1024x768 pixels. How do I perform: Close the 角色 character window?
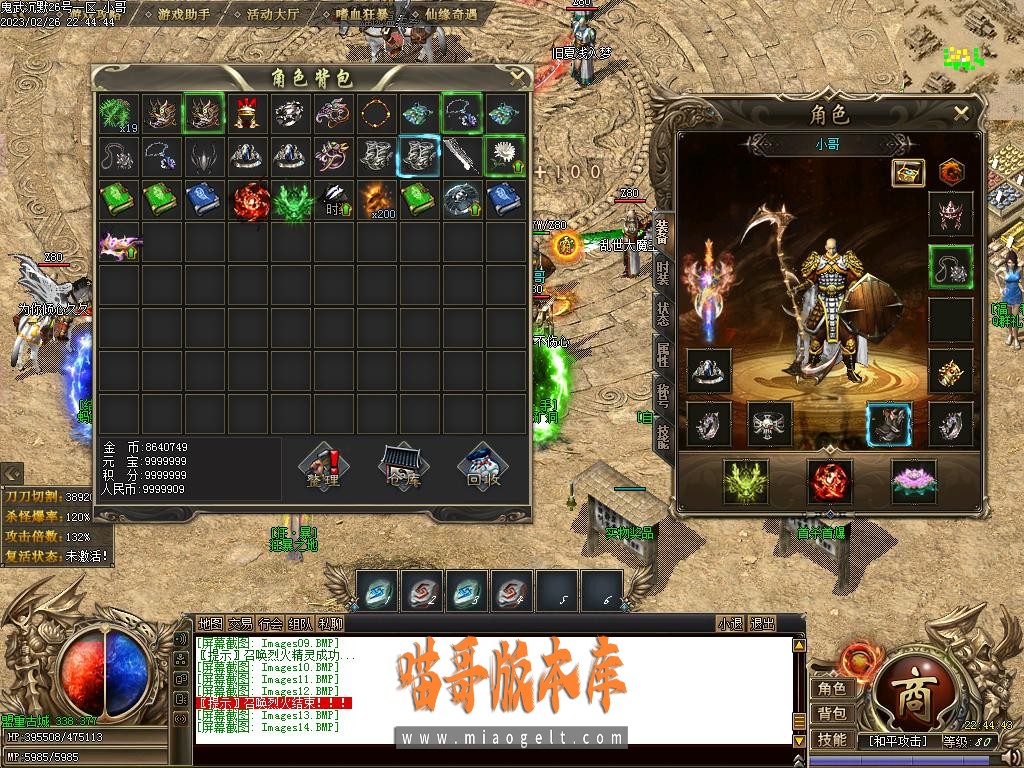click(961, 113)
